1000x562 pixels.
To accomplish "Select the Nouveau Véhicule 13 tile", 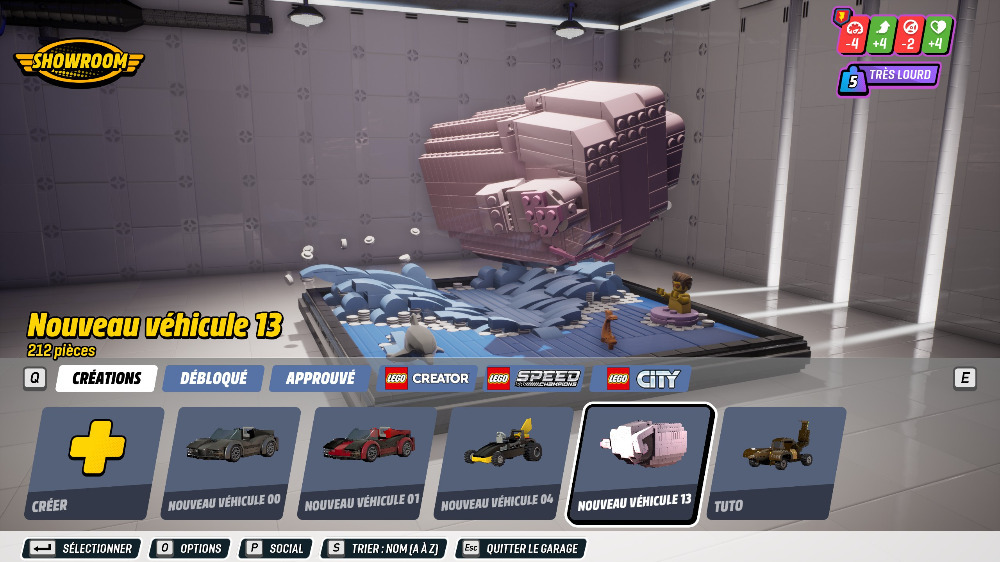I will [x=641, y=463].
